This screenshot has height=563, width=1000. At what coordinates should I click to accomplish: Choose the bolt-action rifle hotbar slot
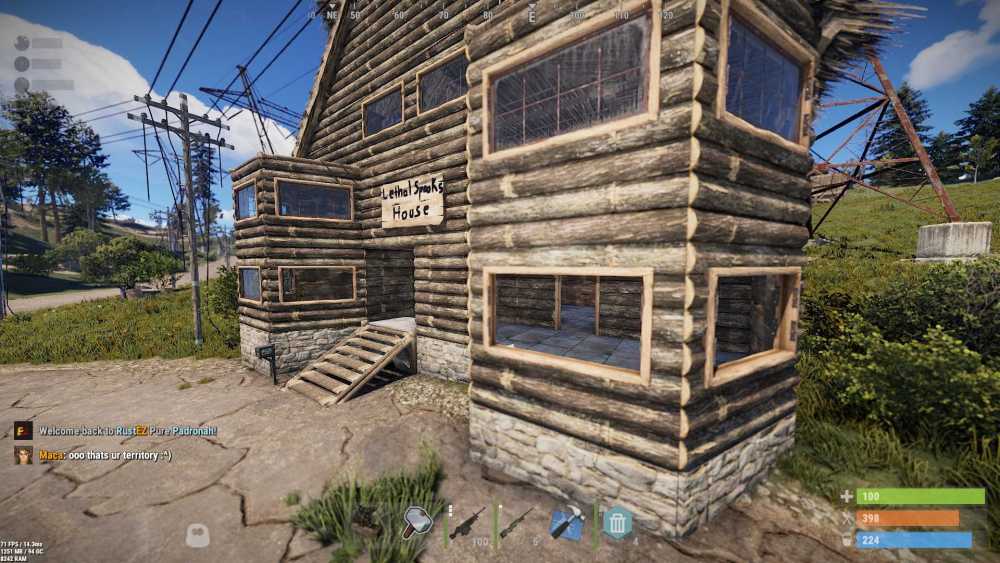click(x=516, y=523)
